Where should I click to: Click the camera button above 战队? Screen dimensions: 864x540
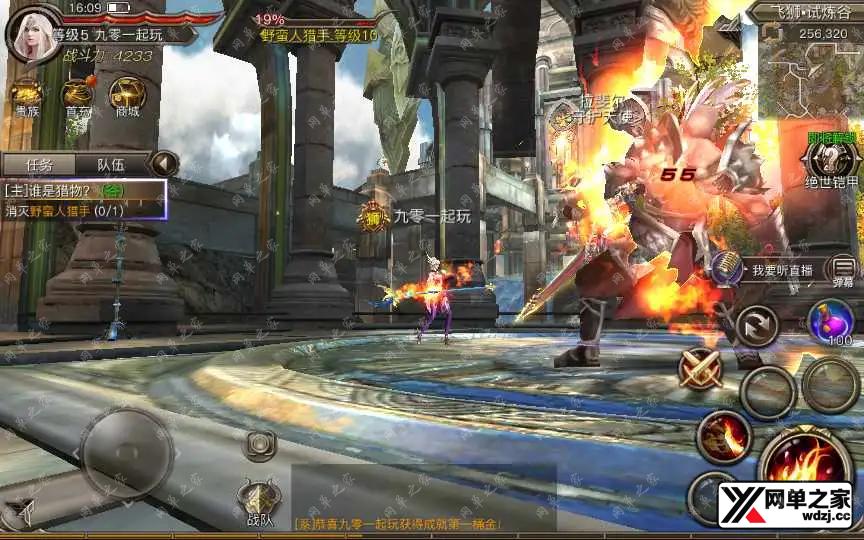click(259, 444)
